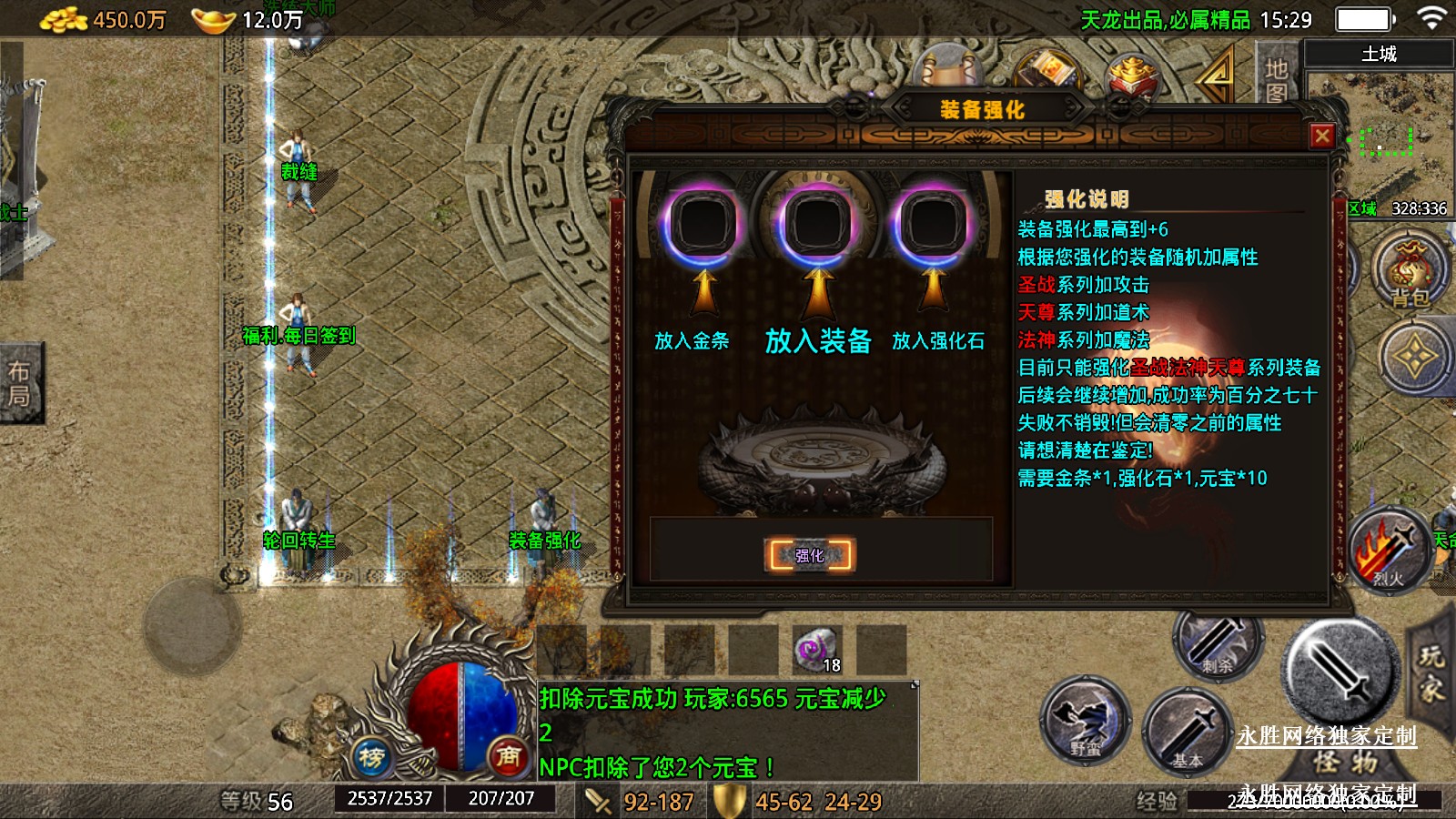Screen dimensions: 1456x819
Task: Tap the large sword attack button
Action: point(1340,672)
